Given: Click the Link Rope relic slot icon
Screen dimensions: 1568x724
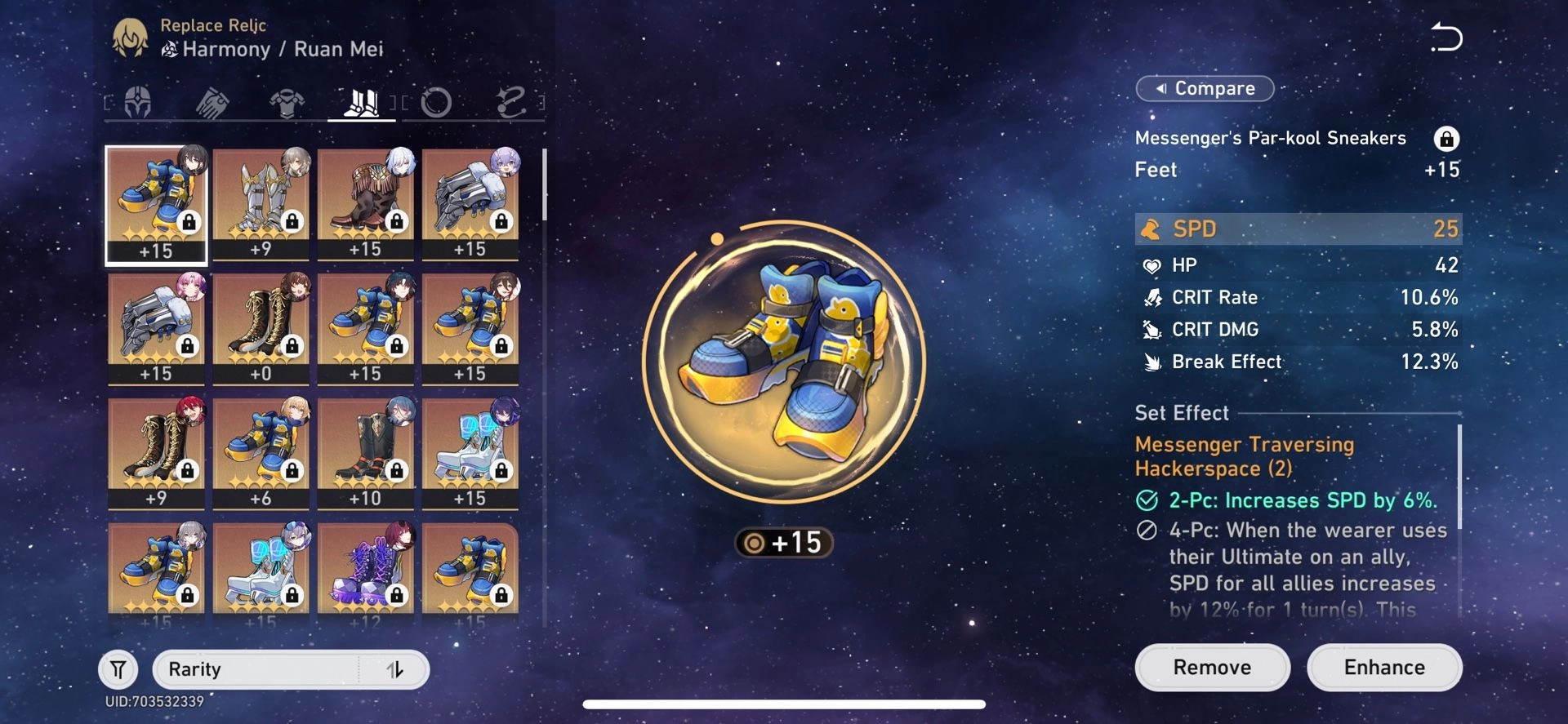Looking at the screenshot, I should point(512,101).
